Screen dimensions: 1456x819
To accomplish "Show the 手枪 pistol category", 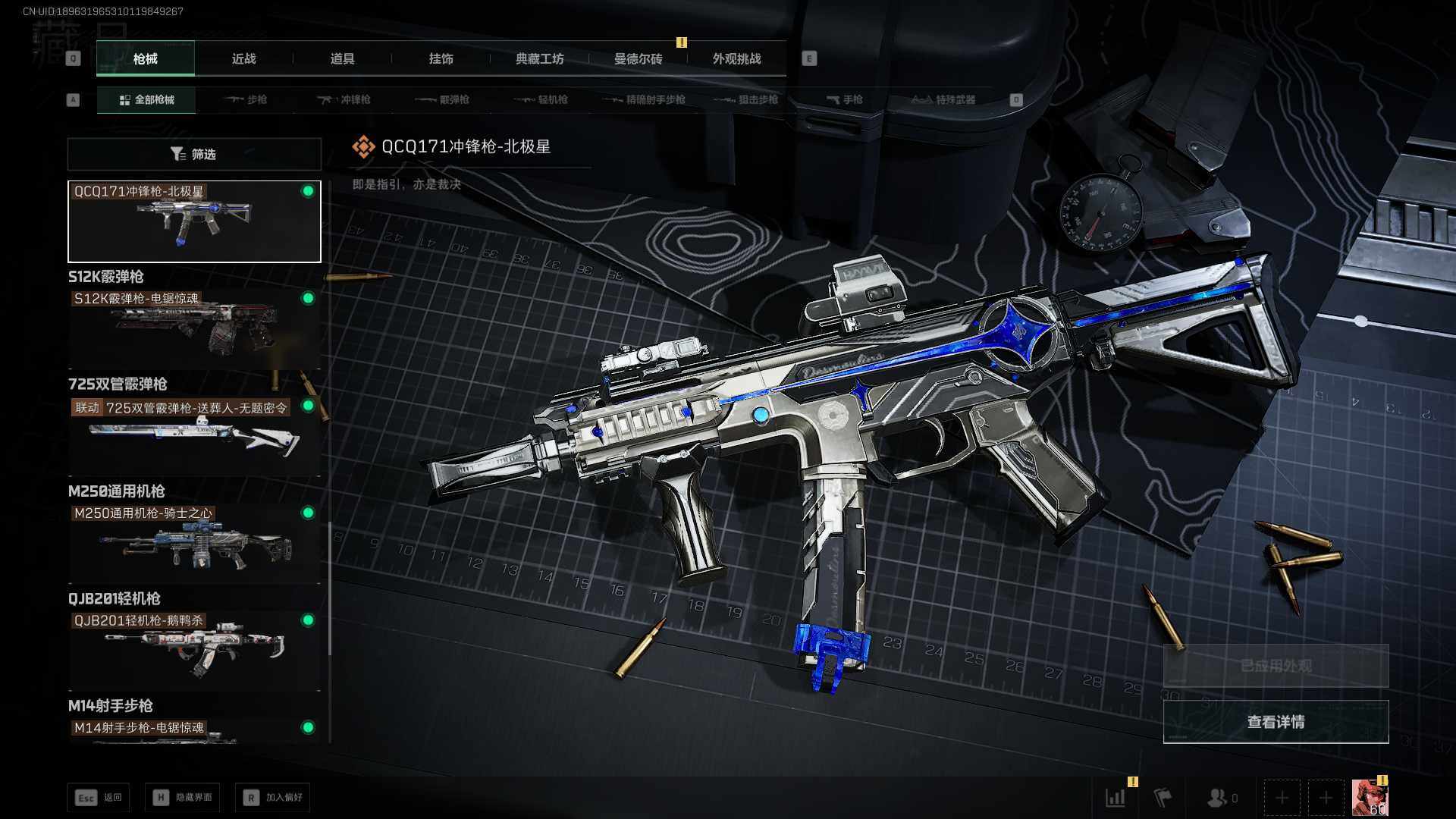I will point(844,99).
